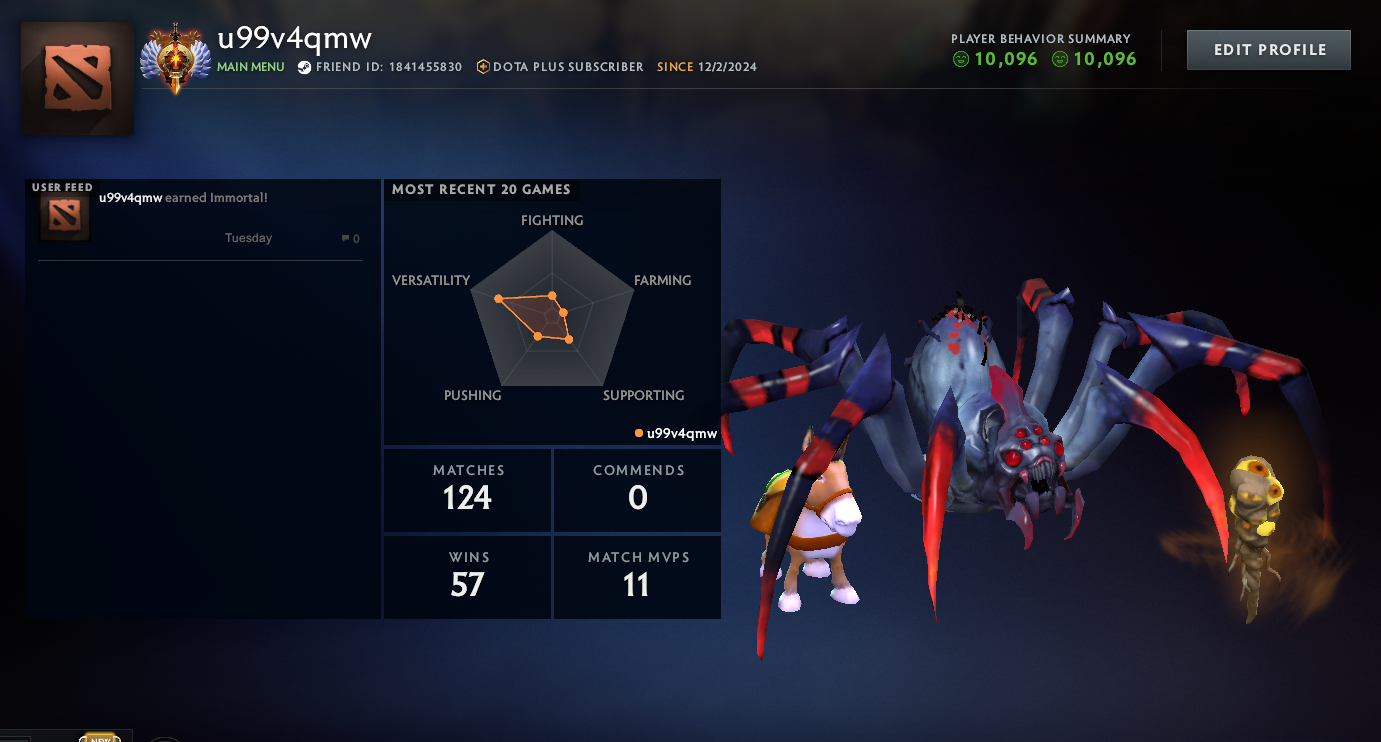Click the Steam icon beside Friend ID
1381x742 pixels.
pos(304,67)
